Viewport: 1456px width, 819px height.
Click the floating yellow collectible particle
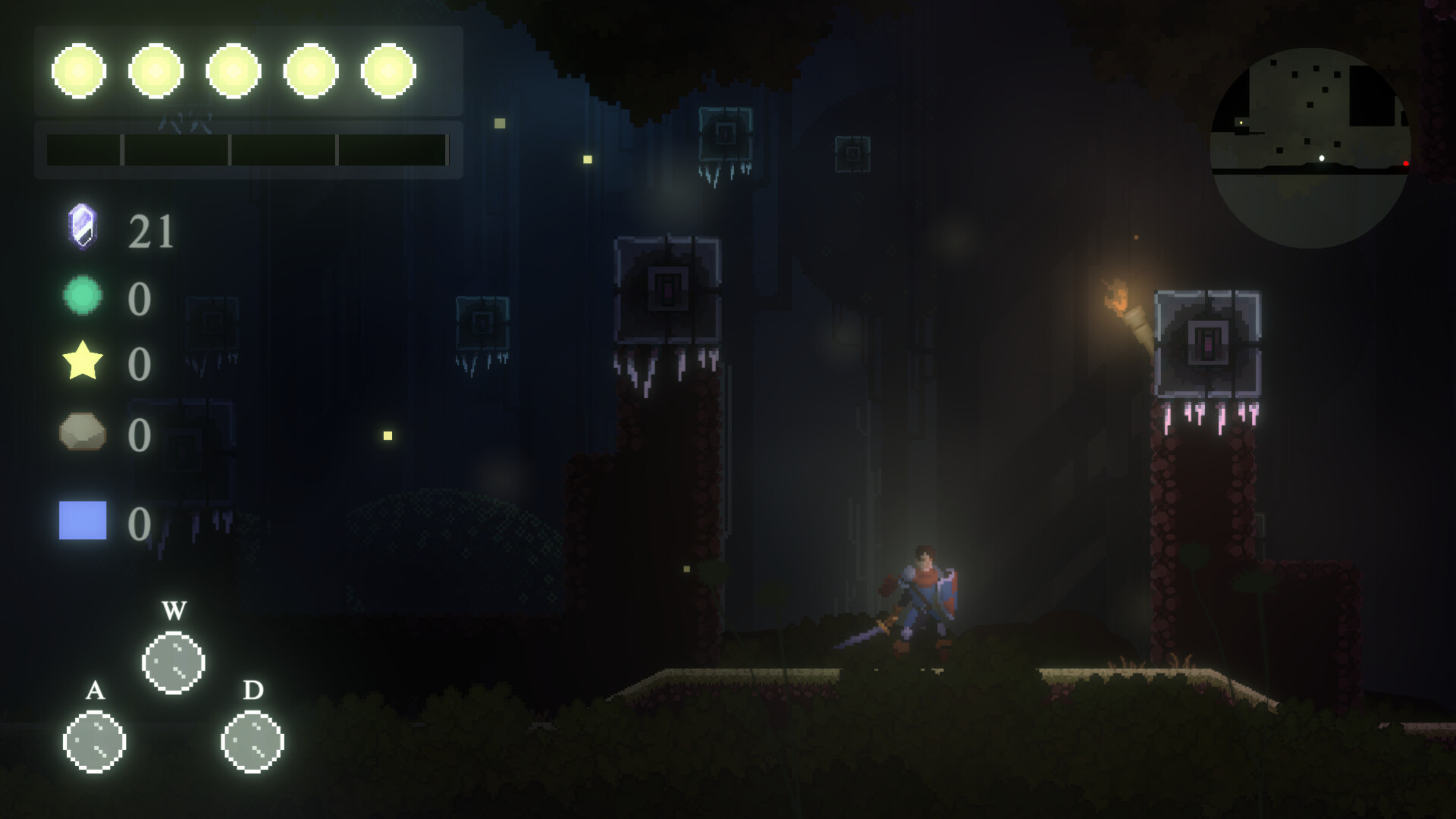pos(387,435)
